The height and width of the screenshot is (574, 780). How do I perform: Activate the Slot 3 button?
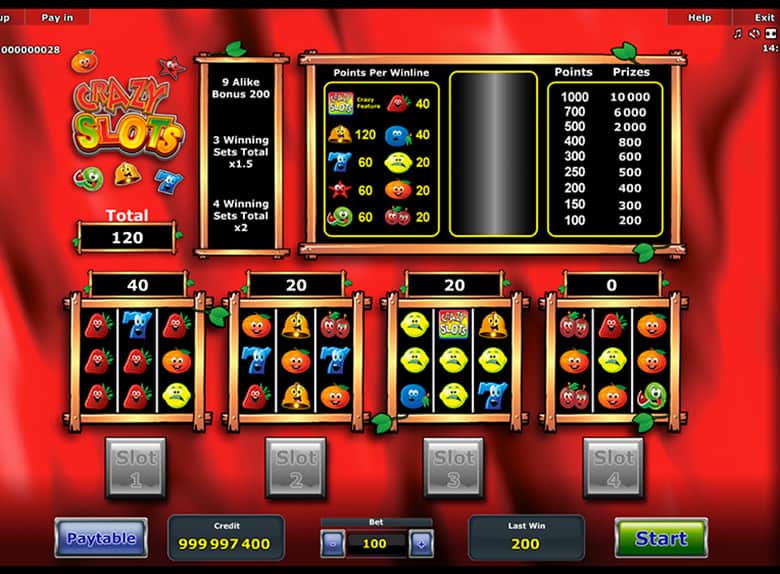coord(454,467)
